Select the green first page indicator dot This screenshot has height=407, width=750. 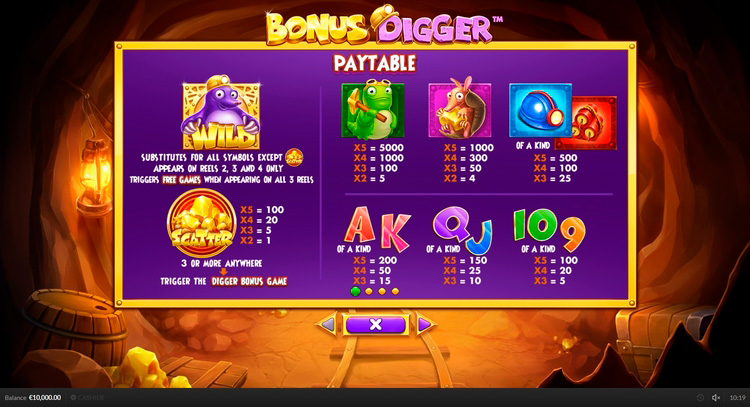pos(354,291)
